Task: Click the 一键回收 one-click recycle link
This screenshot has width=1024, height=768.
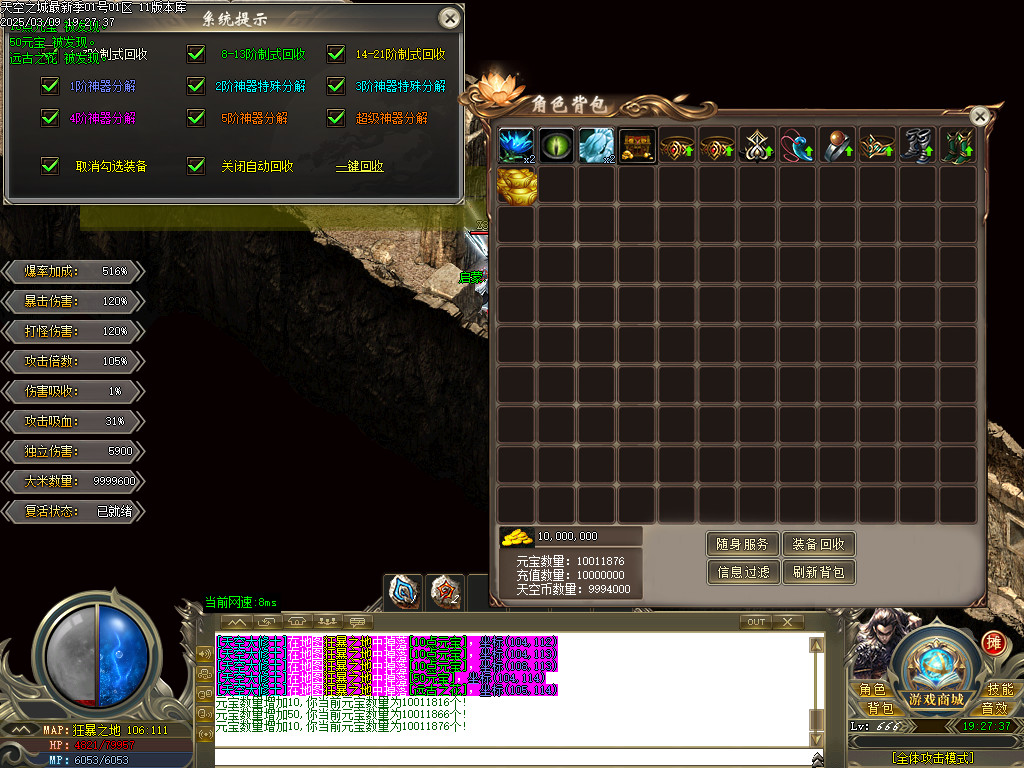Action: coord(359,166)
